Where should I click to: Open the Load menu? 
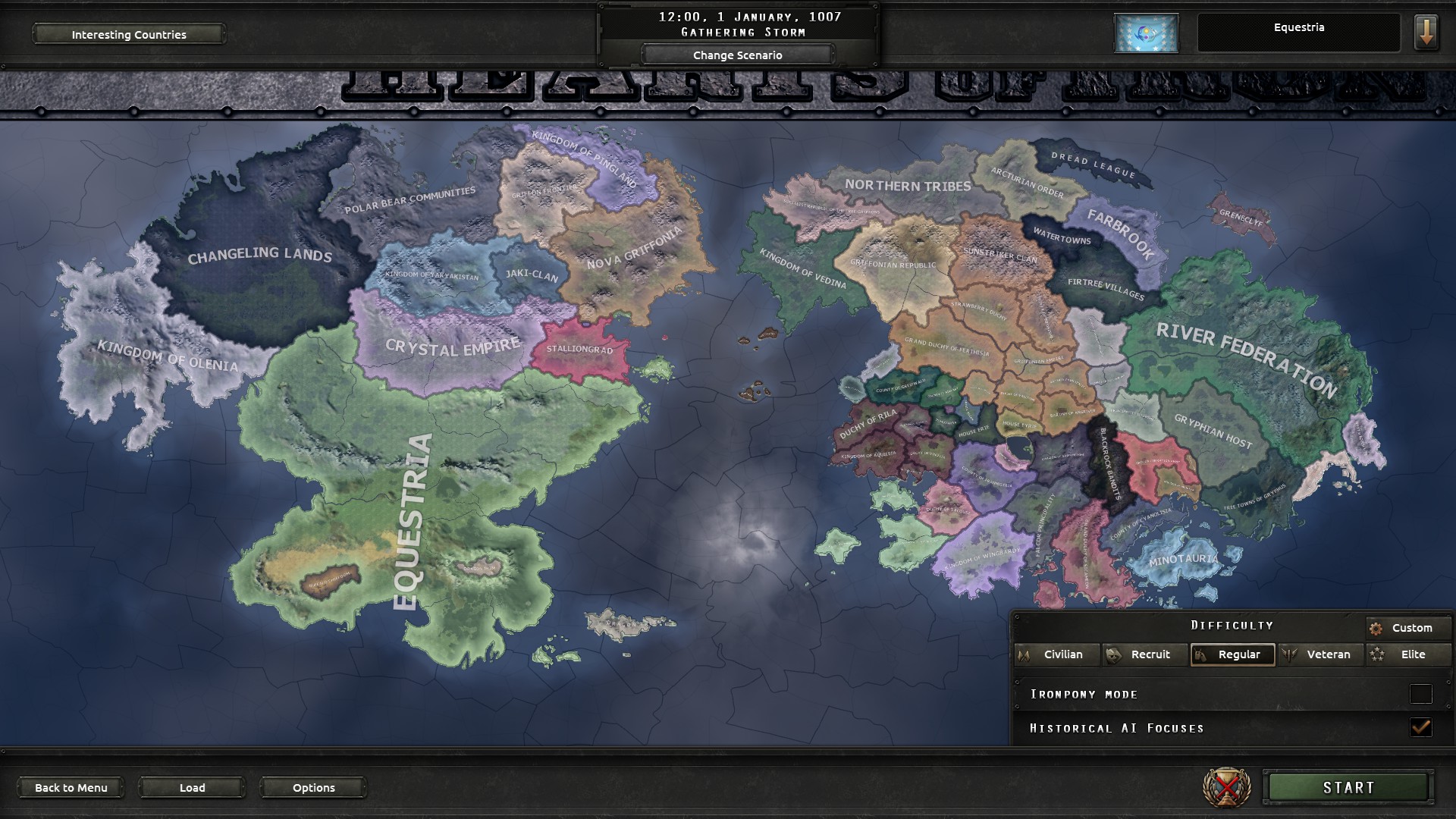click(191, 787)
